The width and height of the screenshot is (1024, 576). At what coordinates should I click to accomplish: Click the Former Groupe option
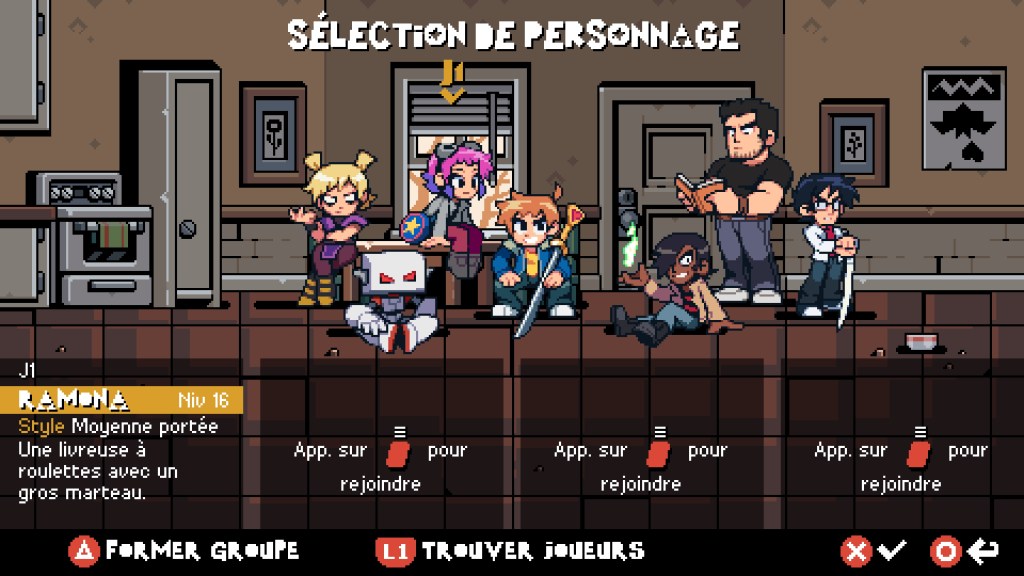(x=185, y=551)
